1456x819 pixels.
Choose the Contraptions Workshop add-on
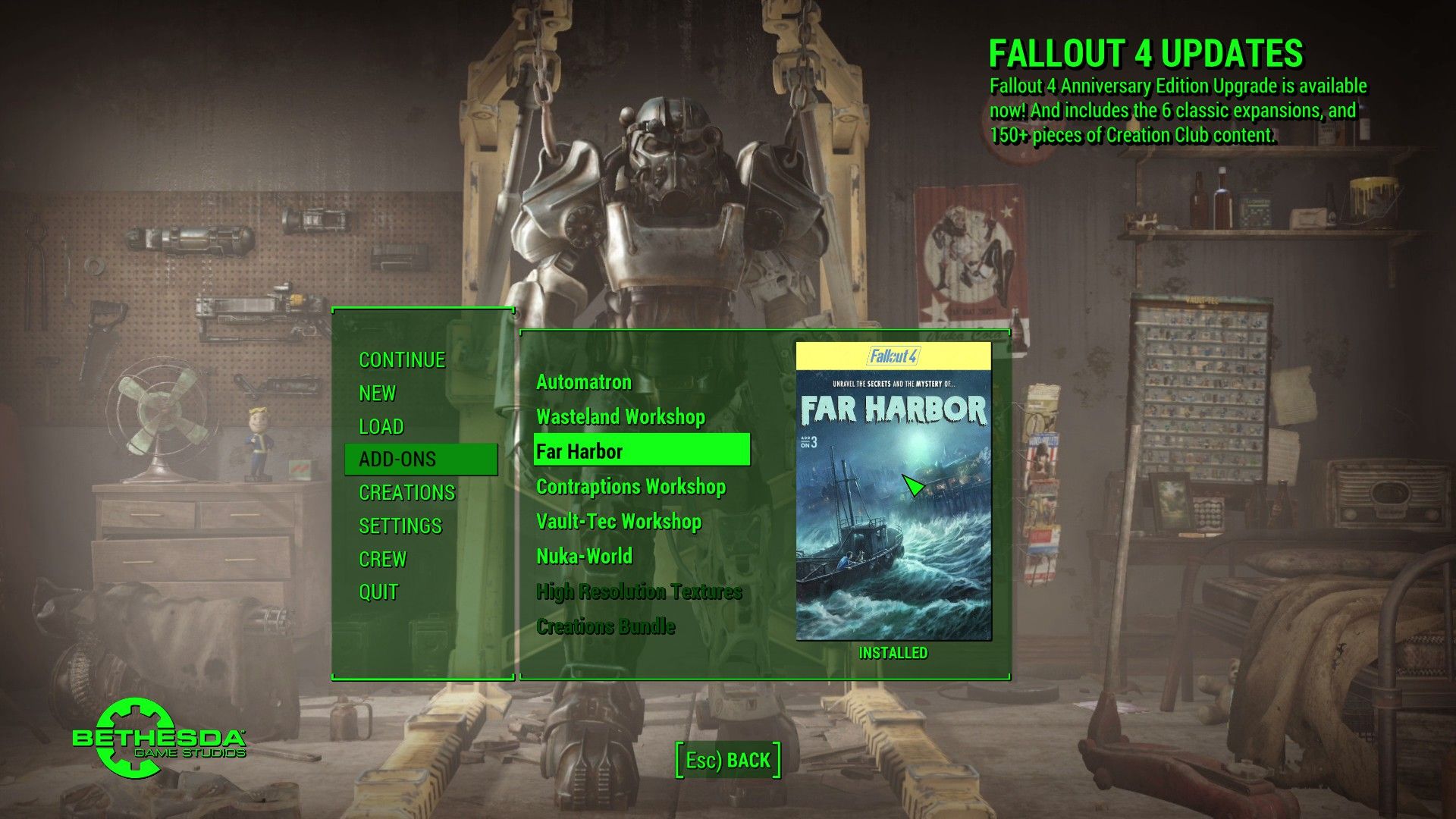pos(631,487)
